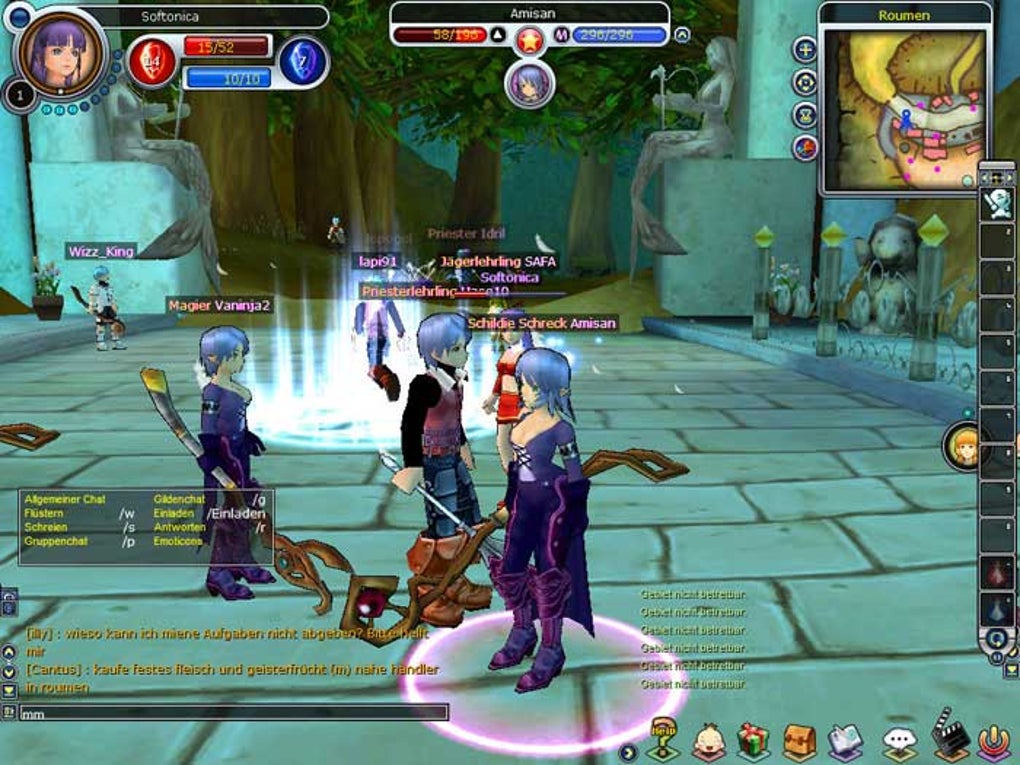Click the red power button icon

(x=993, y=742)
